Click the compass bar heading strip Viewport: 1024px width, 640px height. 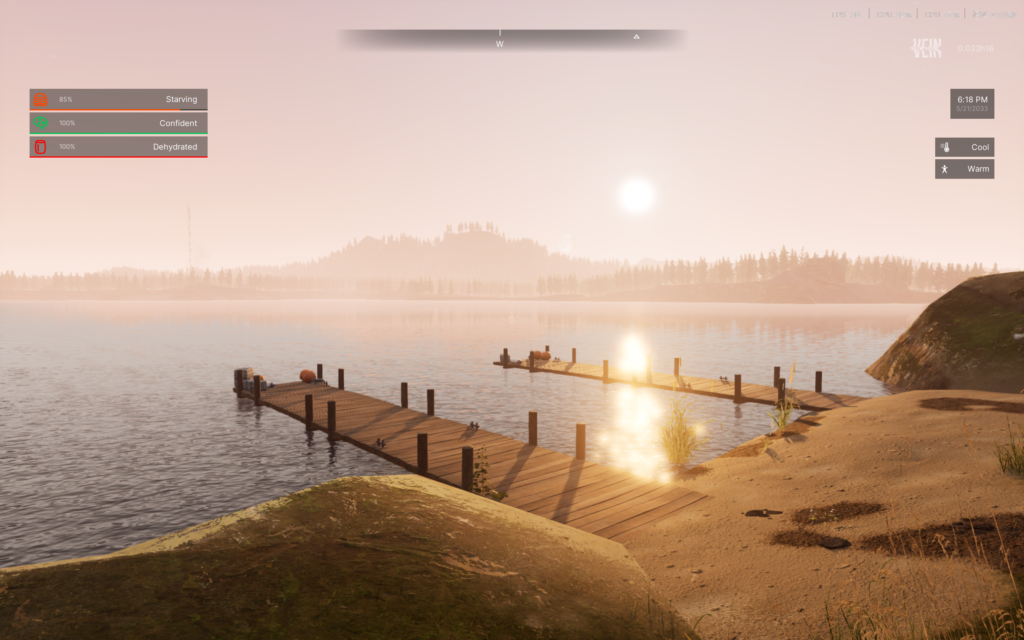pos(511,39)
